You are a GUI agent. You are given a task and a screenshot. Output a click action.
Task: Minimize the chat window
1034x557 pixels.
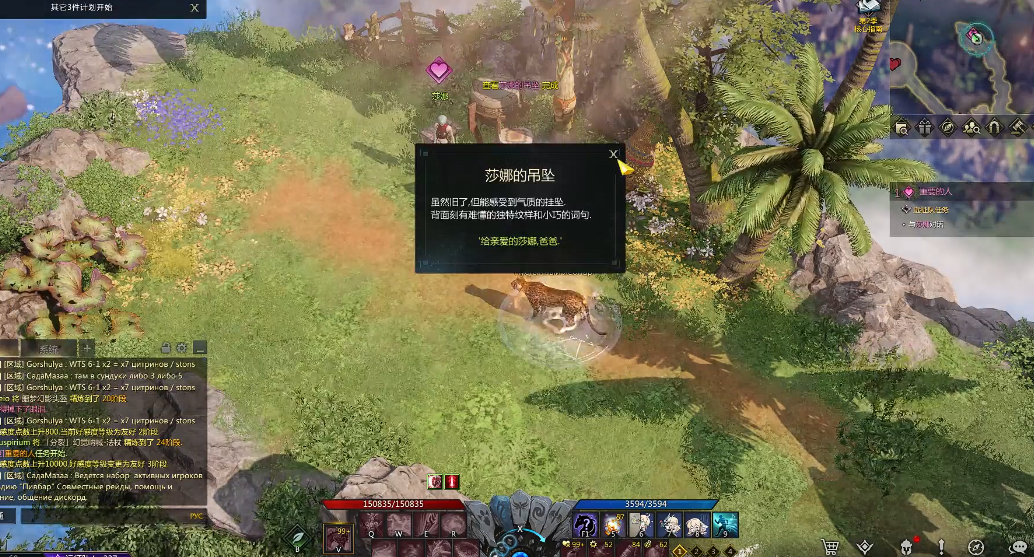(199, 348)
